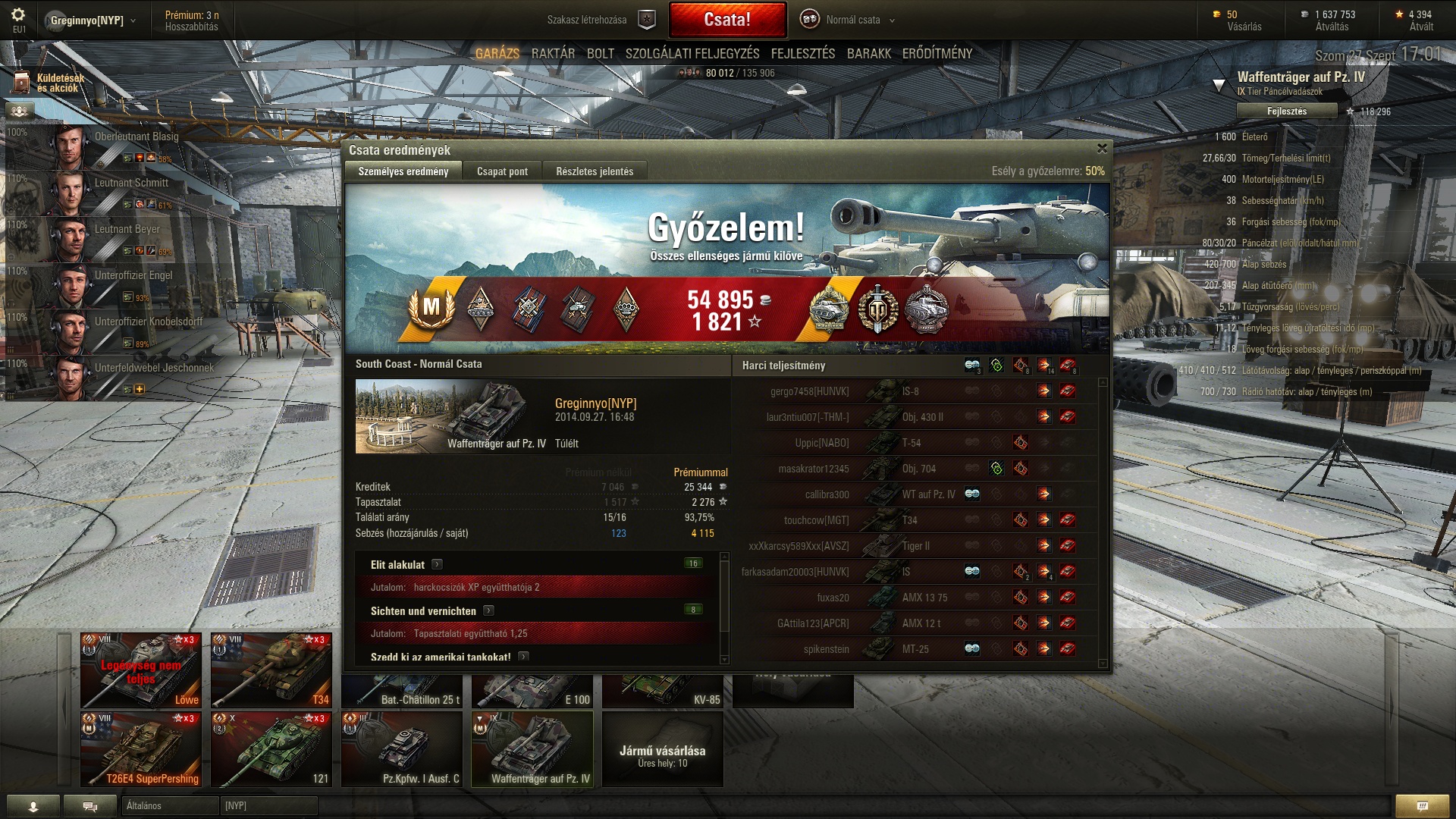Select the Személyes eredmény tab

click(403, 171)
